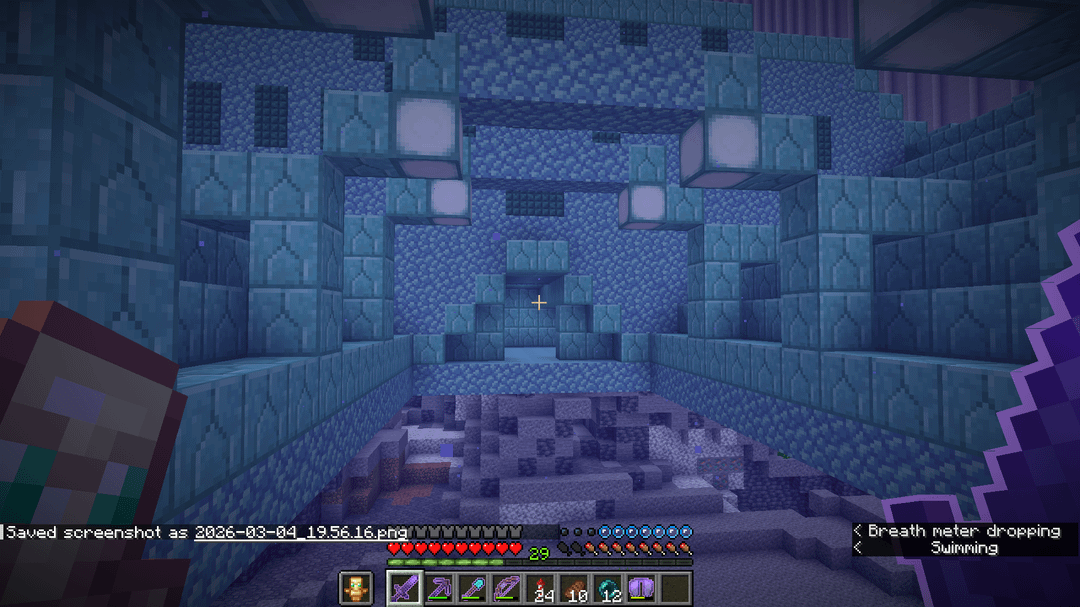
Task: Select the elytra hotbar slot
Action: (641, 588)
